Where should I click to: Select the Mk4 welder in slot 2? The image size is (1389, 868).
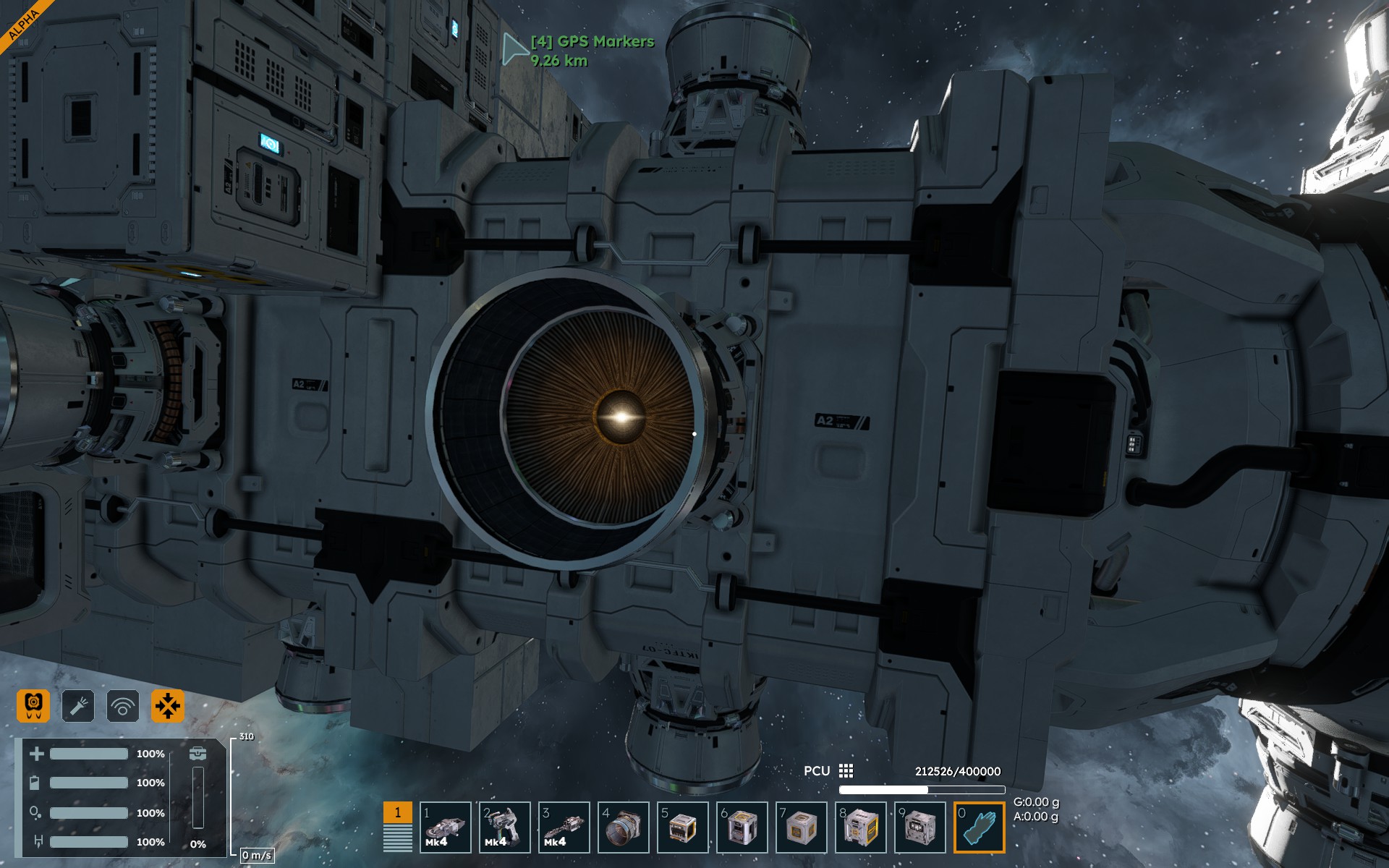(504, 827)
